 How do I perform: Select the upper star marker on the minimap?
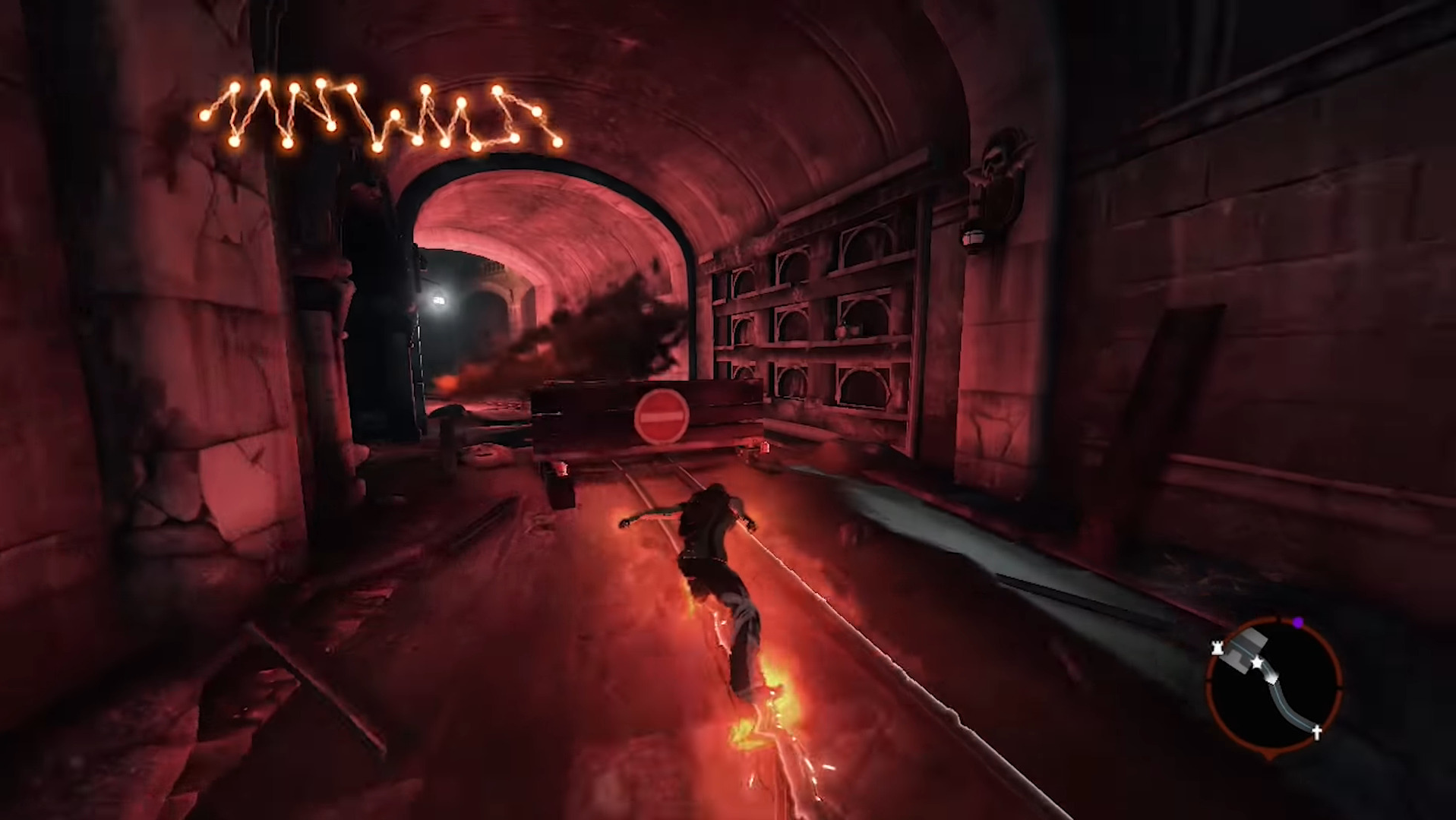(1257, 662)
